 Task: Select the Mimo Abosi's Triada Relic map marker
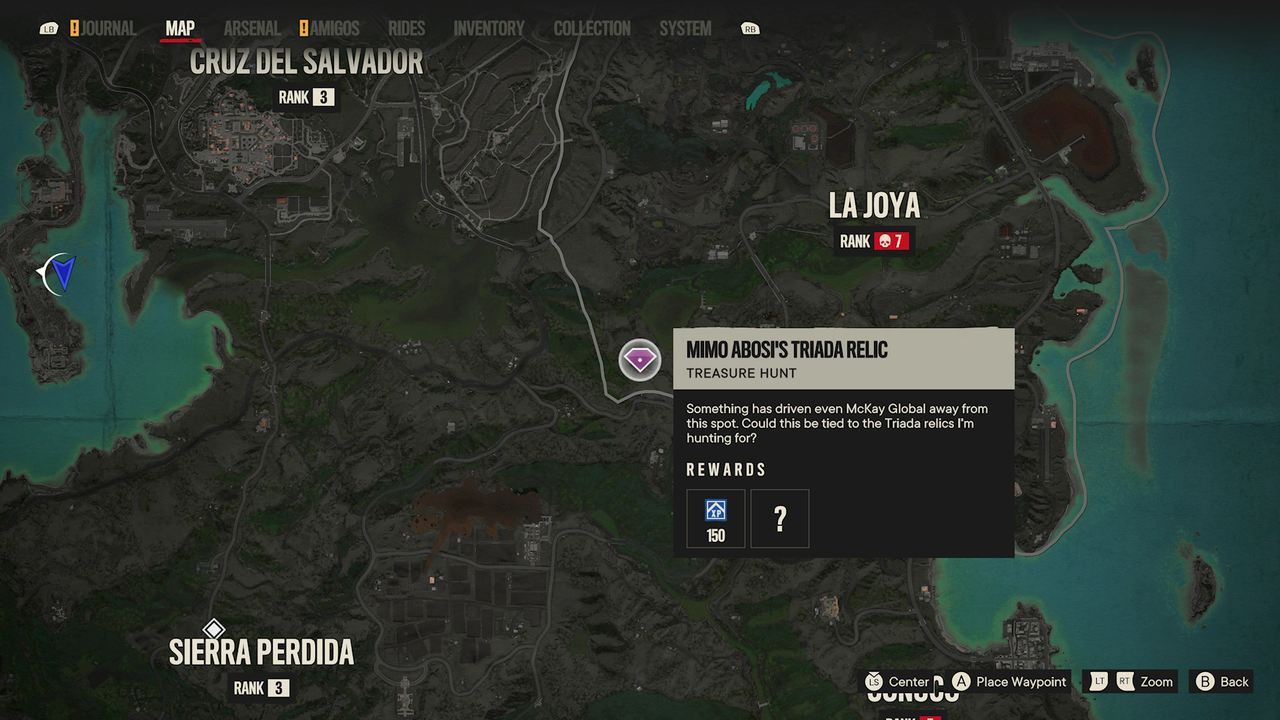pos(639,360)
